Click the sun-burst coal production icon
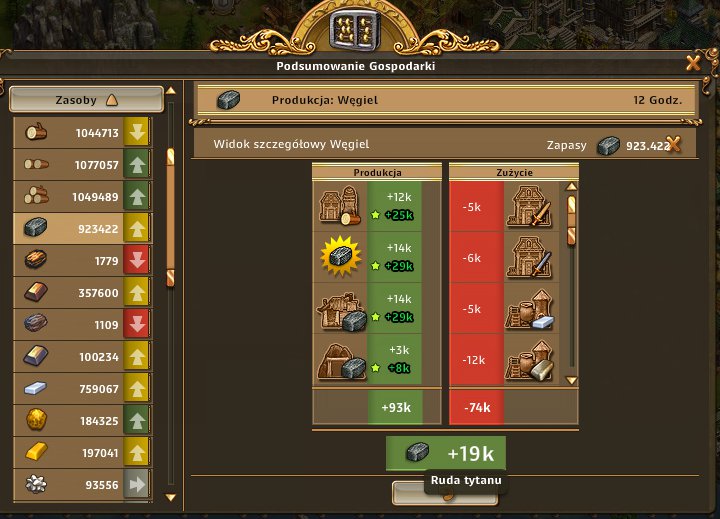 [x=340, y=257]
